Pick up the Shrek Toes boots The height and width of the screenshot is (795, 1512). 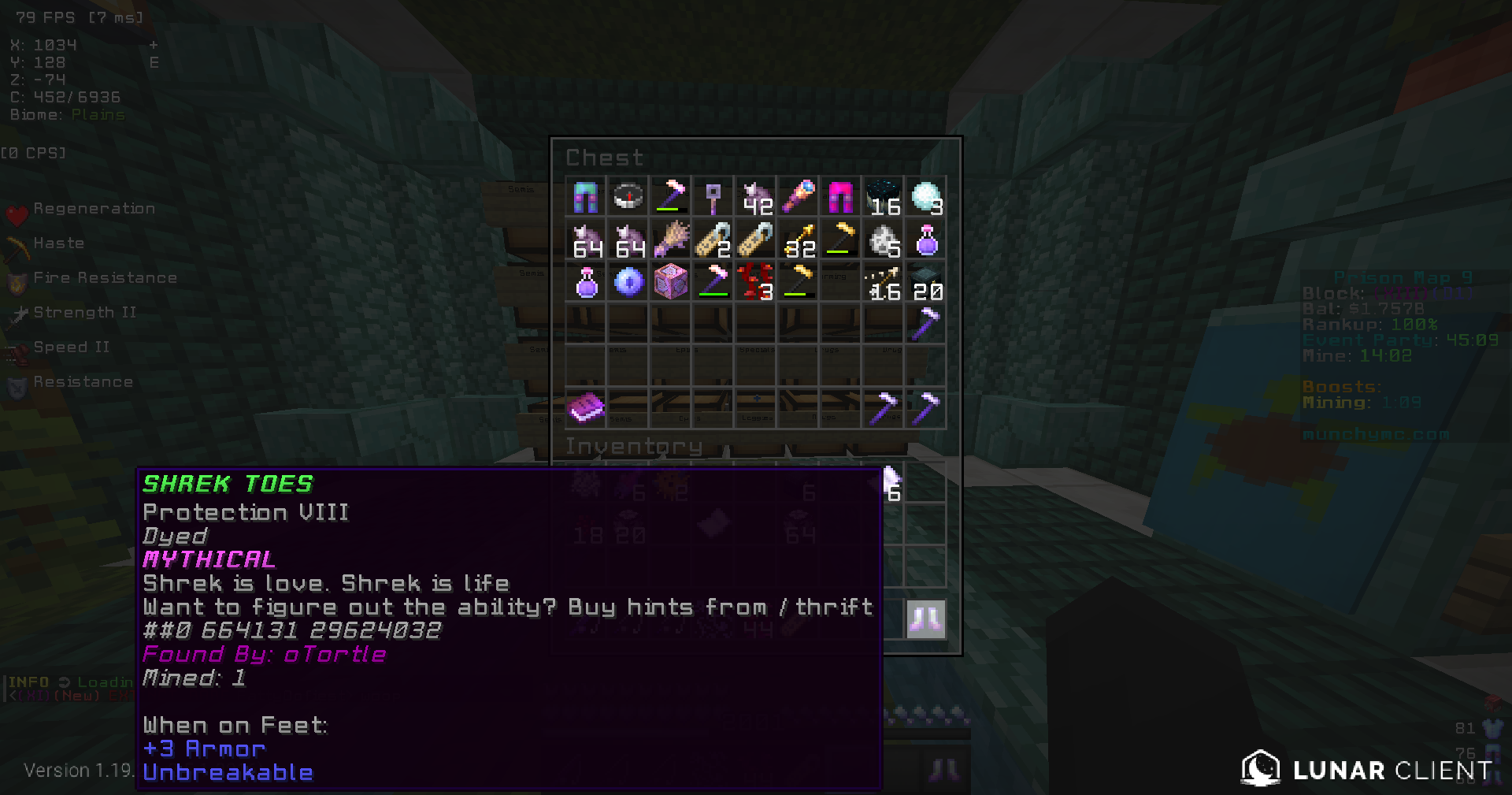925,619
